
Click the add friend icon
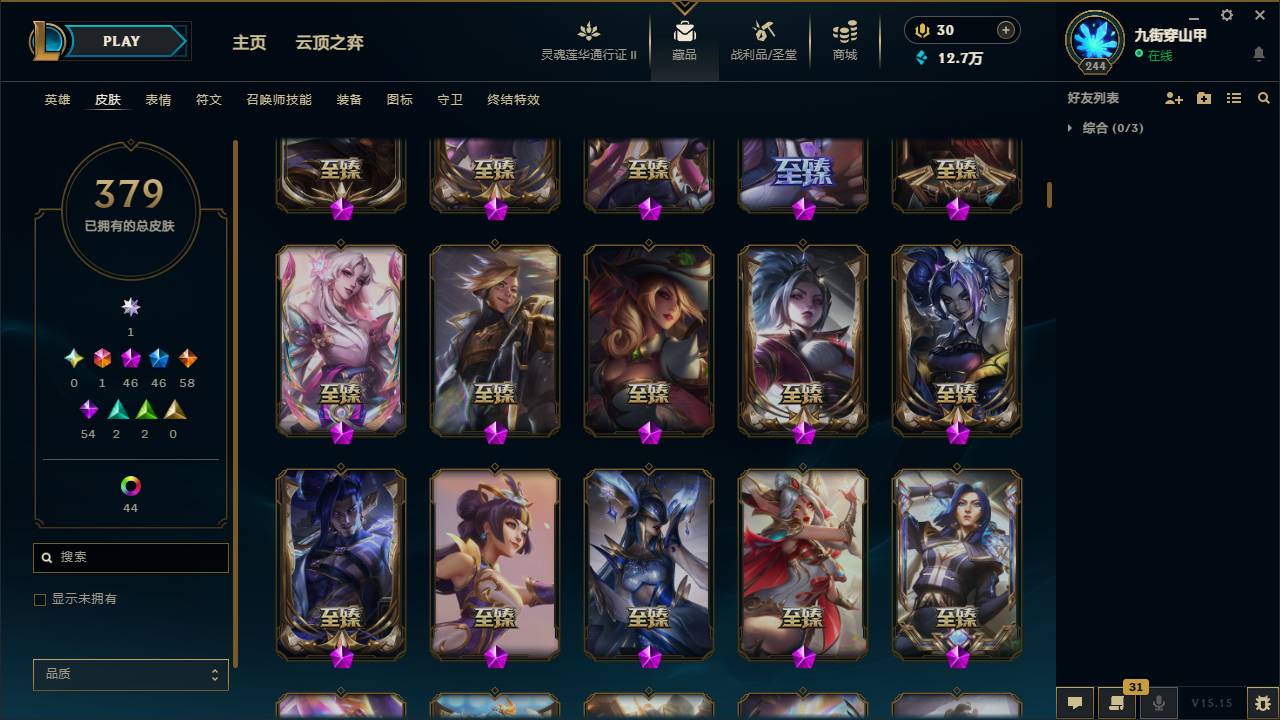tap(1171, 98)
